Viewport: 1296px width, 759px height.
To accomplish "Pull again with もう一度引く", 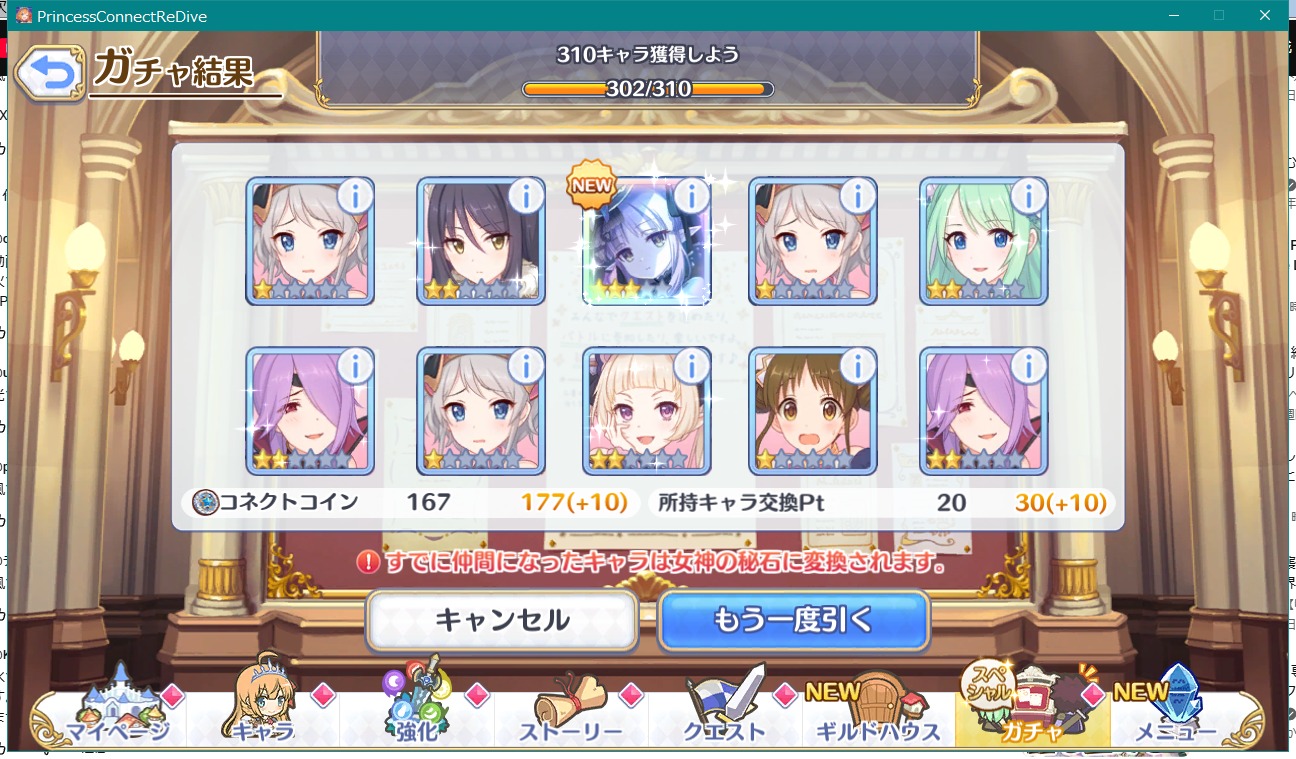I will coord(793,620).
